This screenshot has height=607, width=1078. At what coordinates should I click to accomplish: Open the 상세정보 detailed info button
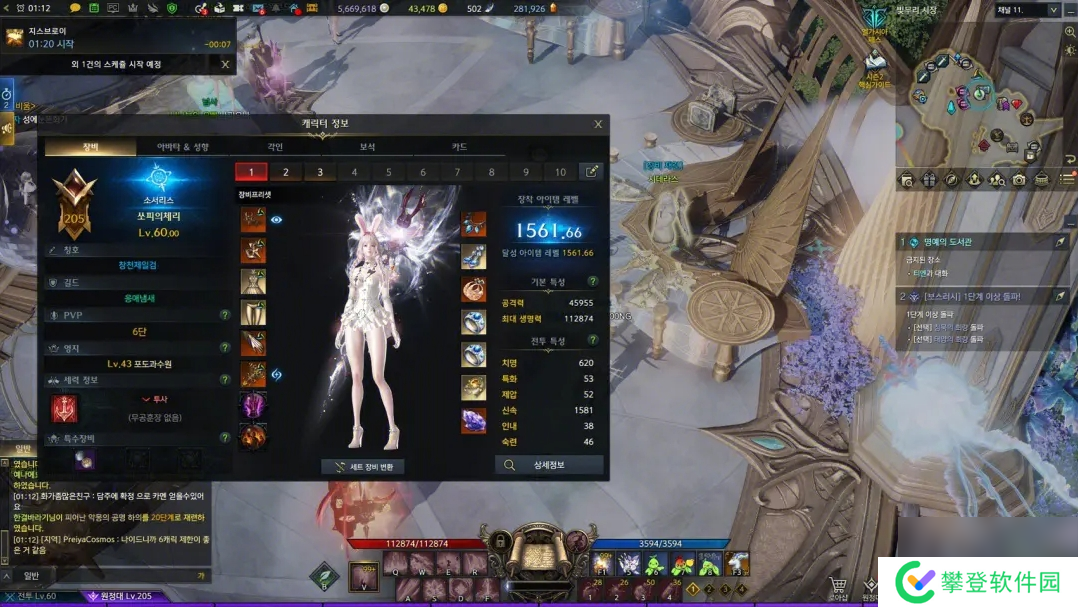(x=549, y=465)
